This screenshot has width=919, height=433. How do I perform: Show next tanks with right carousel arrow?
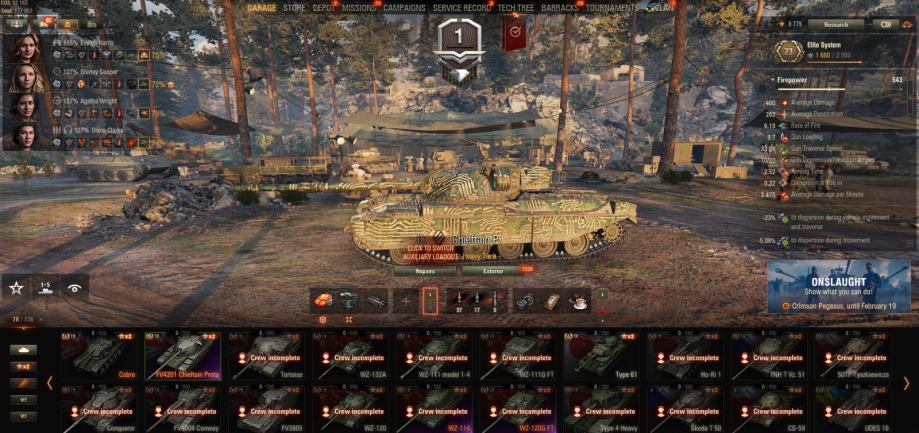(x=906, y=383)
